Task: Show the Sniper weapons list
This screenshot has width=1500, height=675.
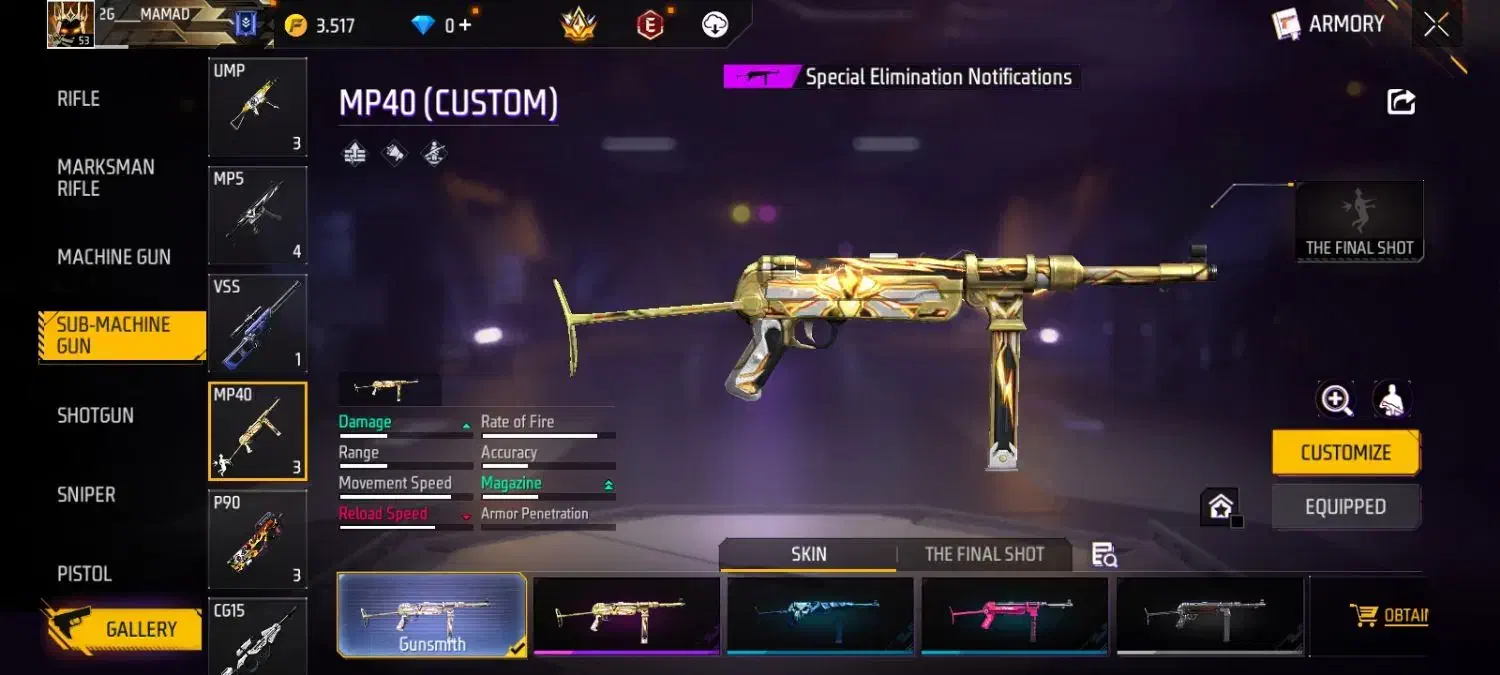Action: (86, 494)
